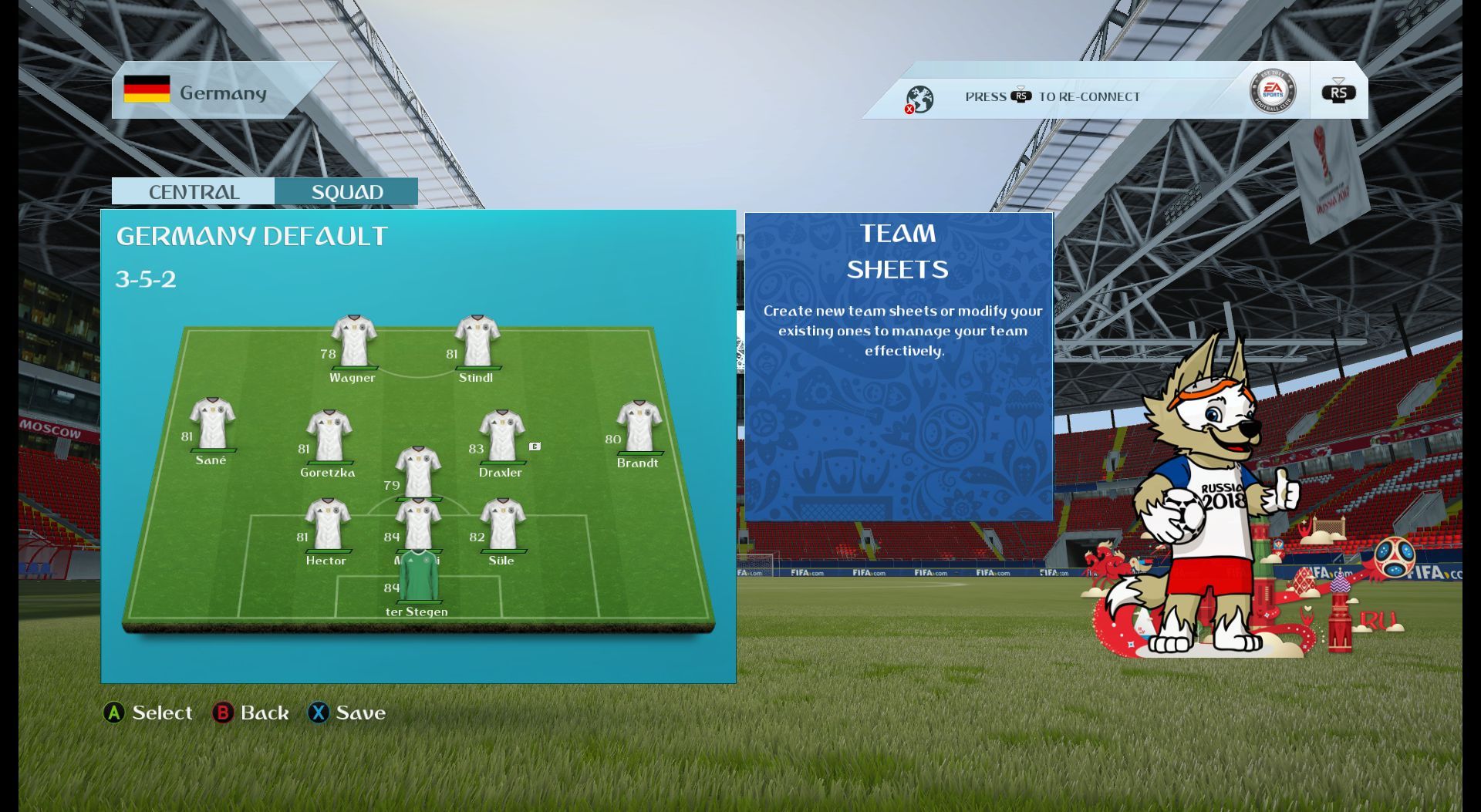Screen dimensions: 1481x812
Task: Click the disconnected globe status icon
Action: coord(919,99)
